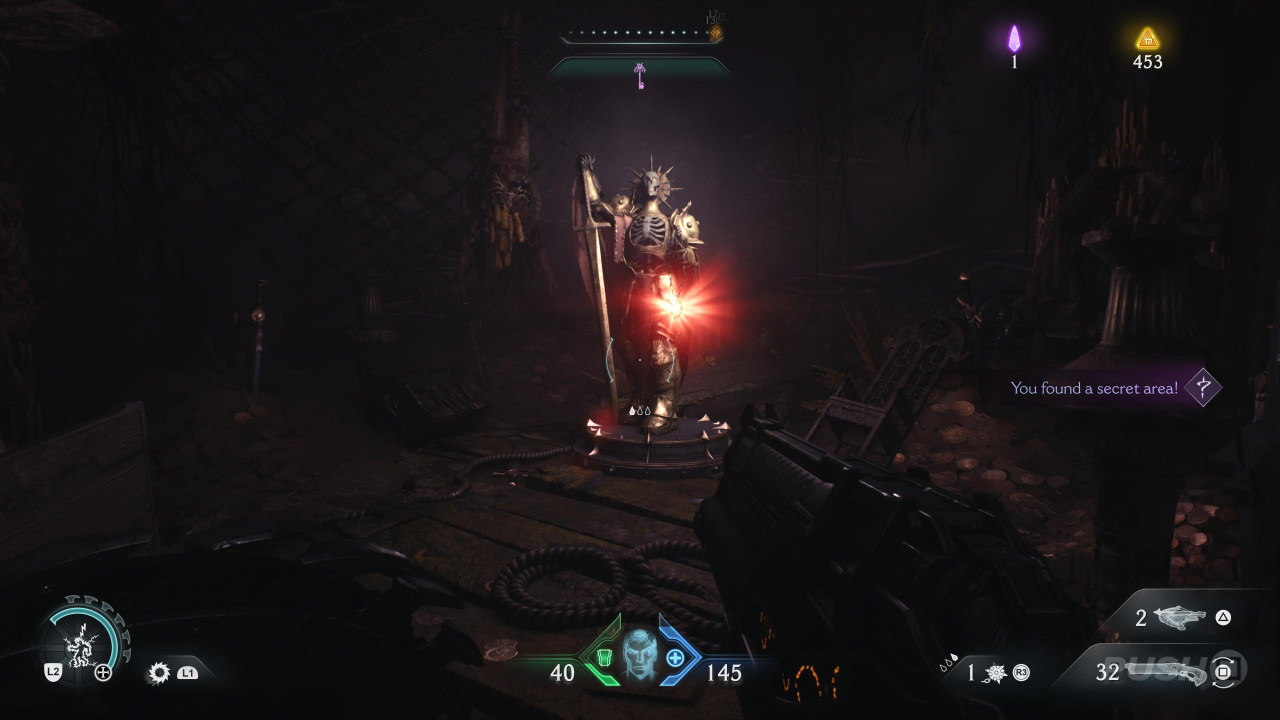This screenshot has width=1280, height=720.
Task: Switch to the crossbow secondary weapon slot
Action: (1179, 618)
